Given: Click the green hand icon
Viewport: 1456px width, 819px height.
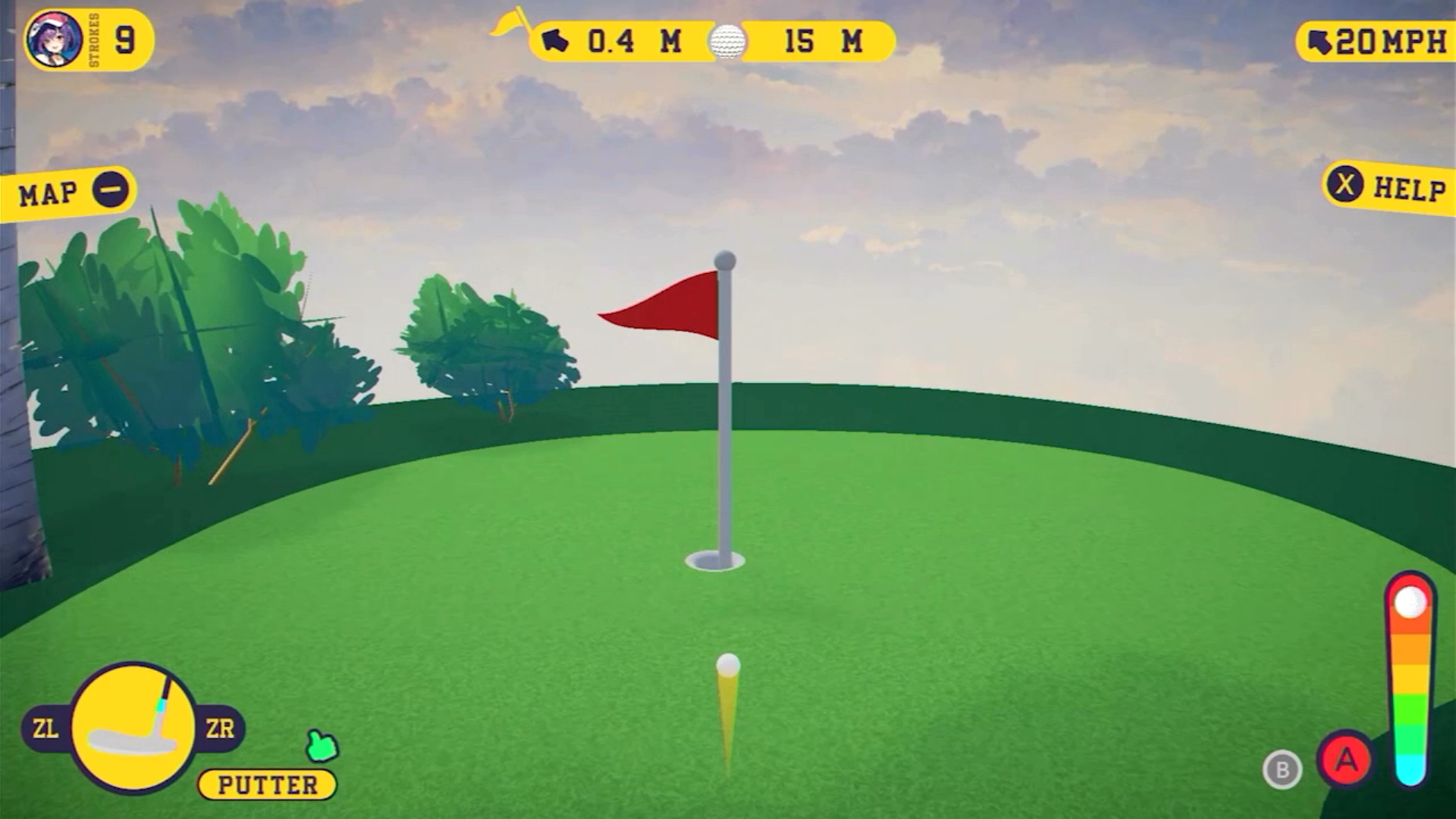Looking at the screenshot, I should coord(322,746).
